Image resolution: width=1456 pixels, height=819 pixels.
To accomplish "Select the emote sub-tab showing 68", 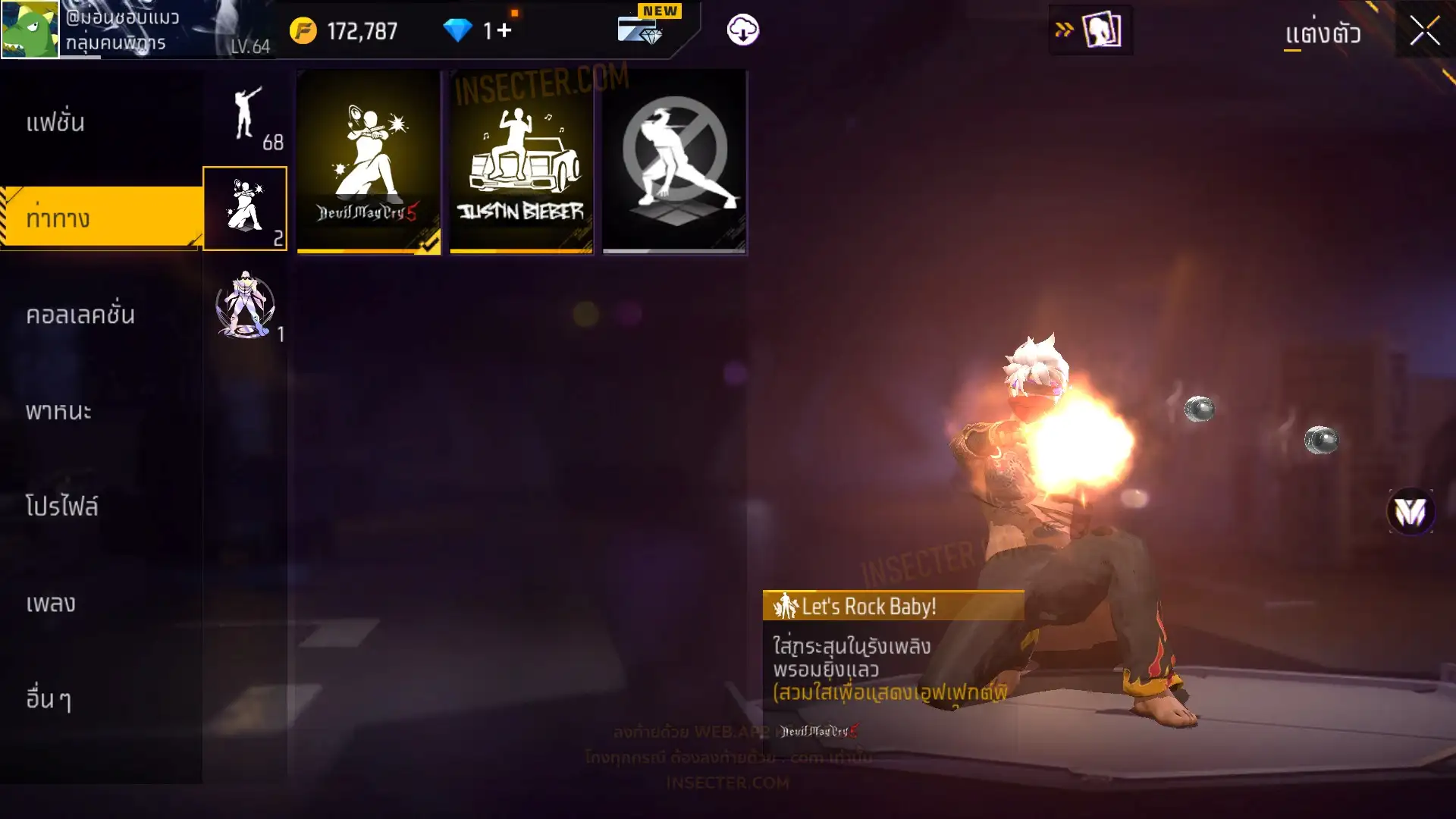I will (246, 115).
